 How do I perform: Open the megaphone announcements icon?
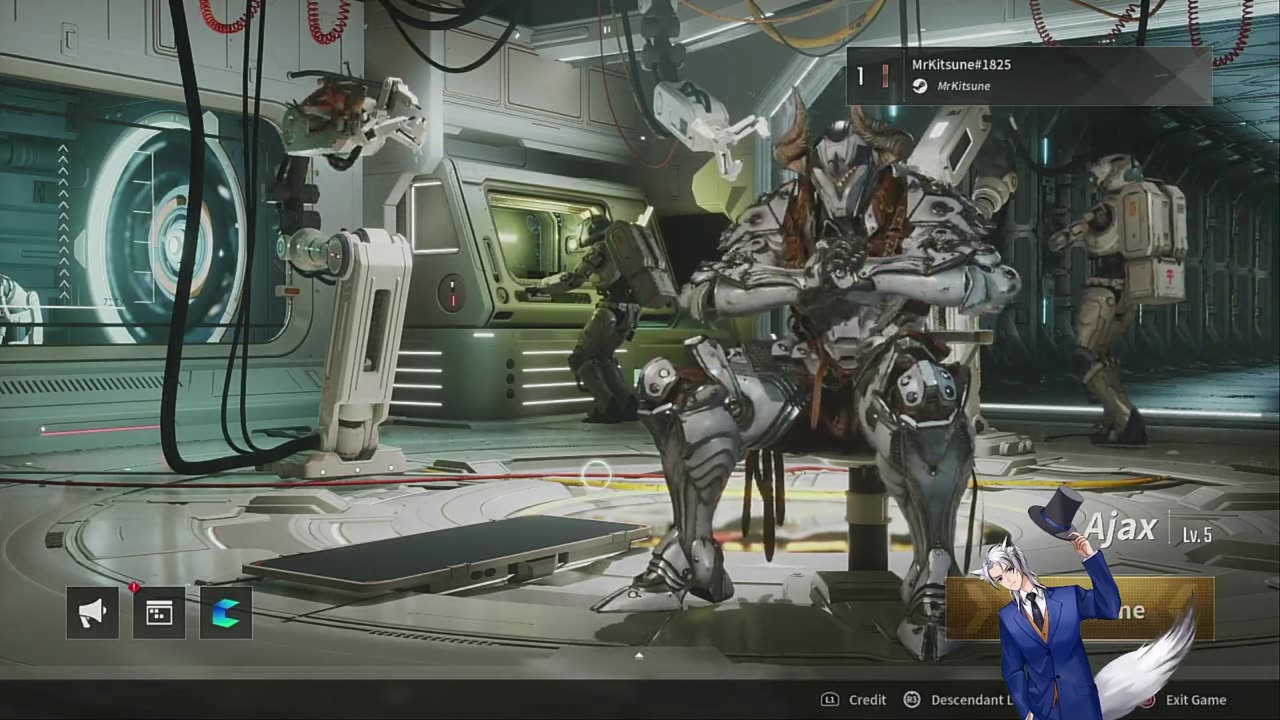tap(92, 613)
